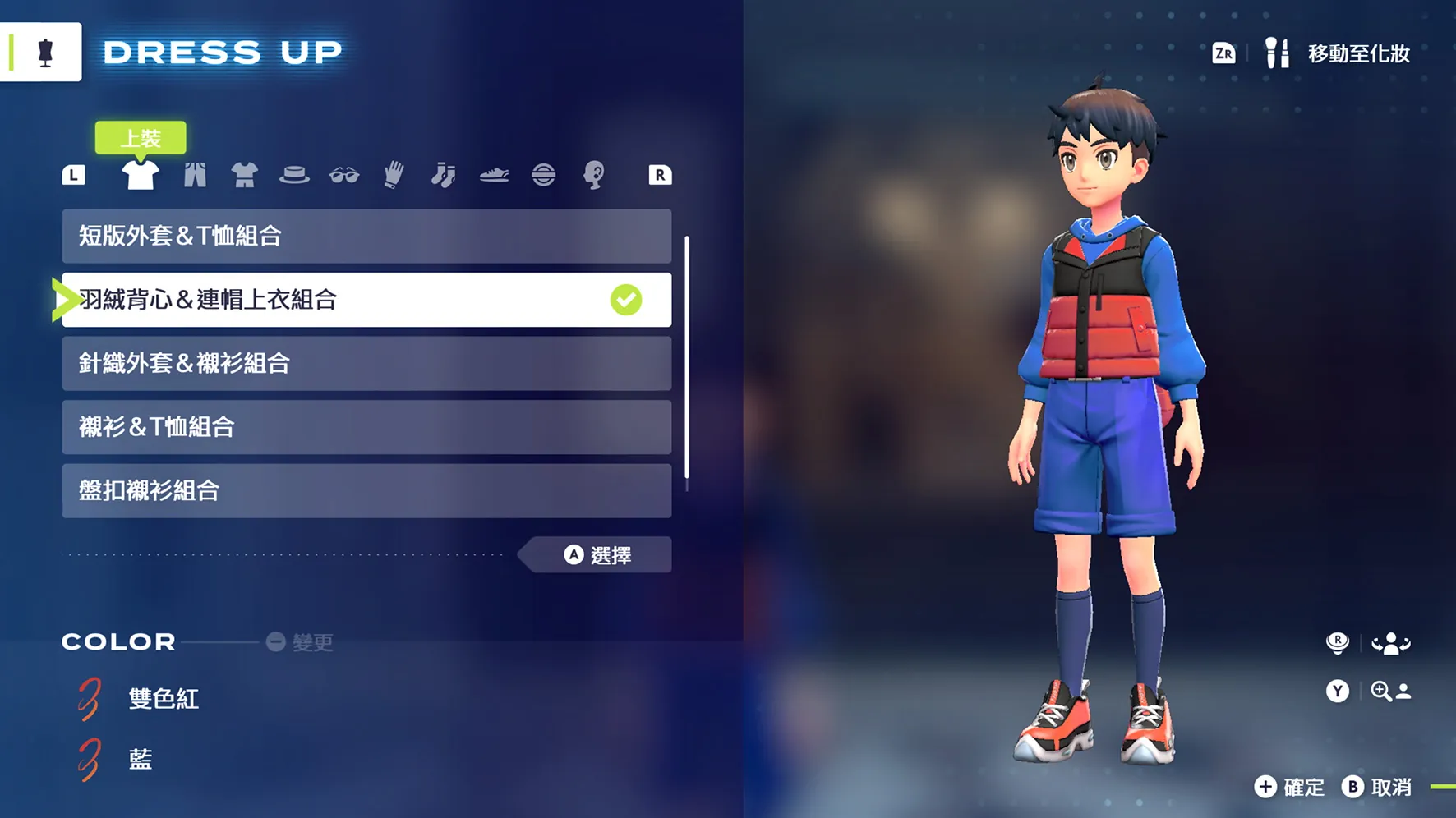Select the 短版外套＆T恤組合 top
This screenshot has width=1456, height=818.
(366, 237)
